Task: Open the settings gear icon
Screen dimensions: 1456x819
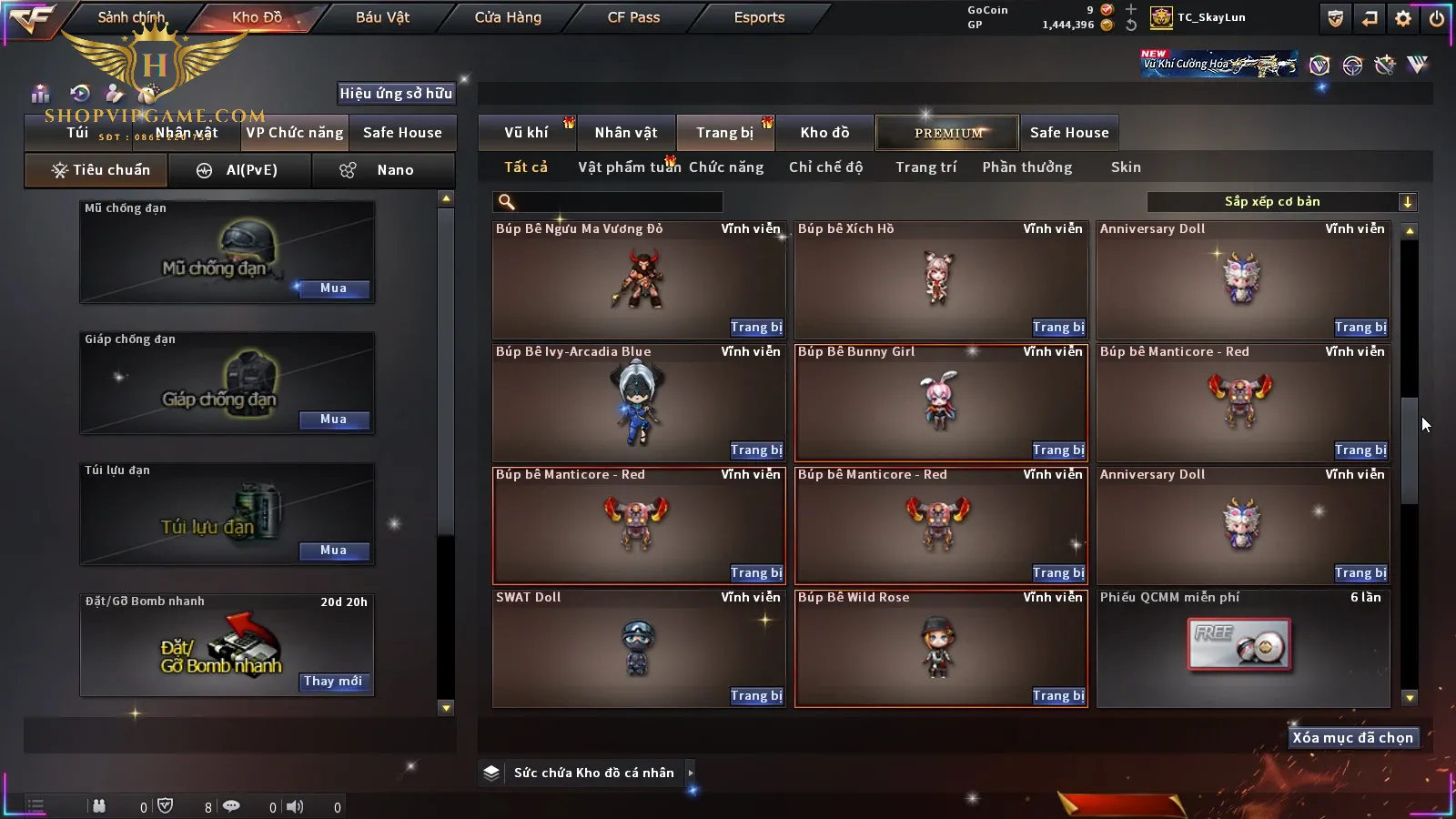Action: click(x=1403, y=18)
